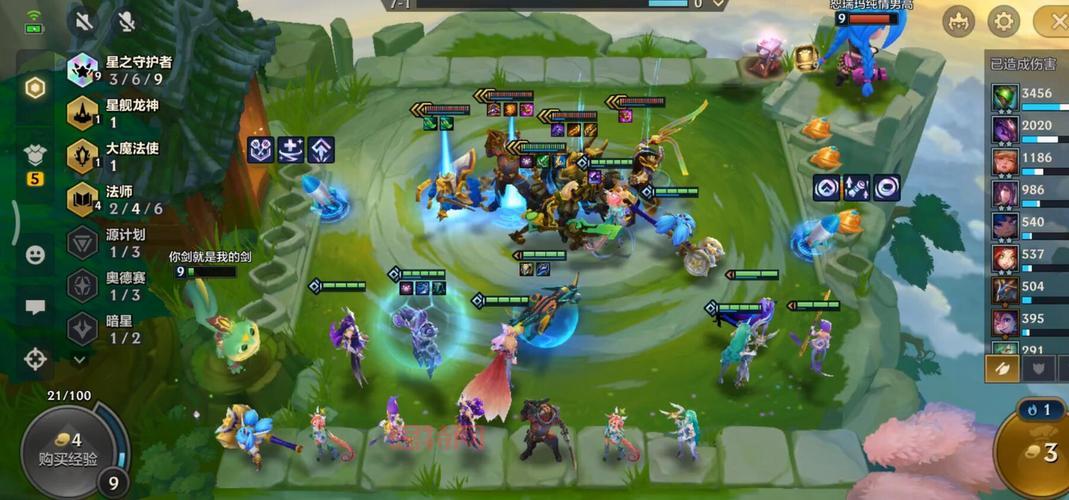Viewport: 1069px width, 500px height.
Task: Tap the crosshair locate button
Action: [x=36, y=359]
